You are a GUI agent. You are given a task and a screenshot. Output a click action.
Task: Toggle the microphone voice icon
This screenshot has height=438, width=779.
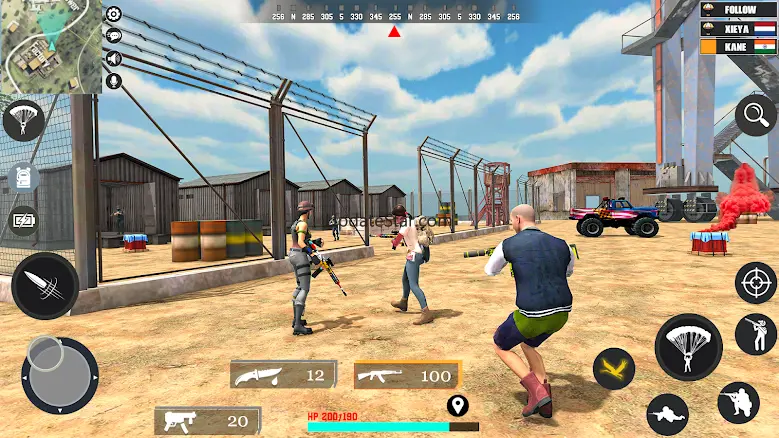(x=114, y=80)
